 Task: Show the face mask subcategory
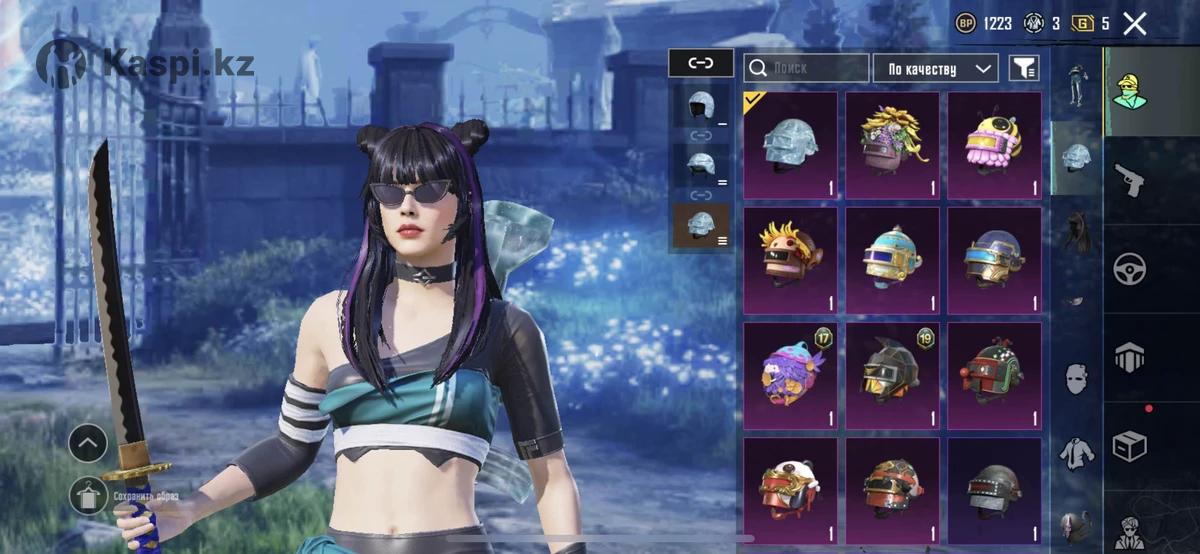pos(1075,379)
